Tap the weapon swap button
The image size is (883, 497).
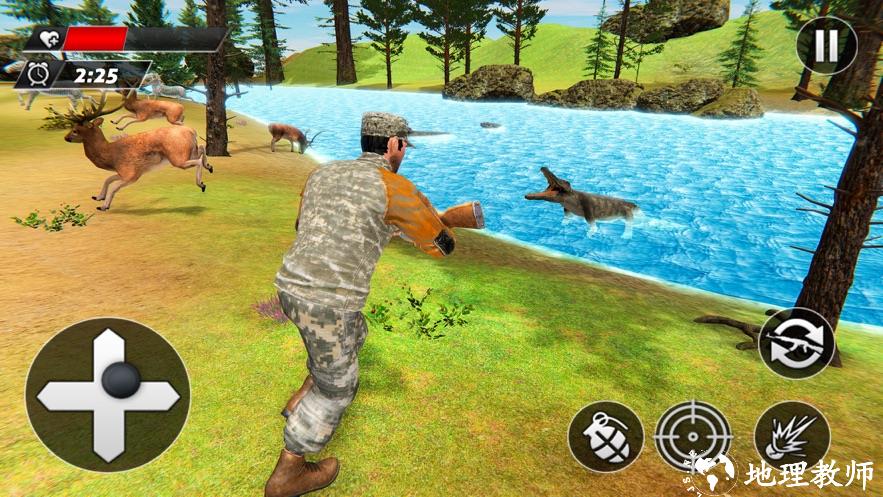click(x=796, y=343)
